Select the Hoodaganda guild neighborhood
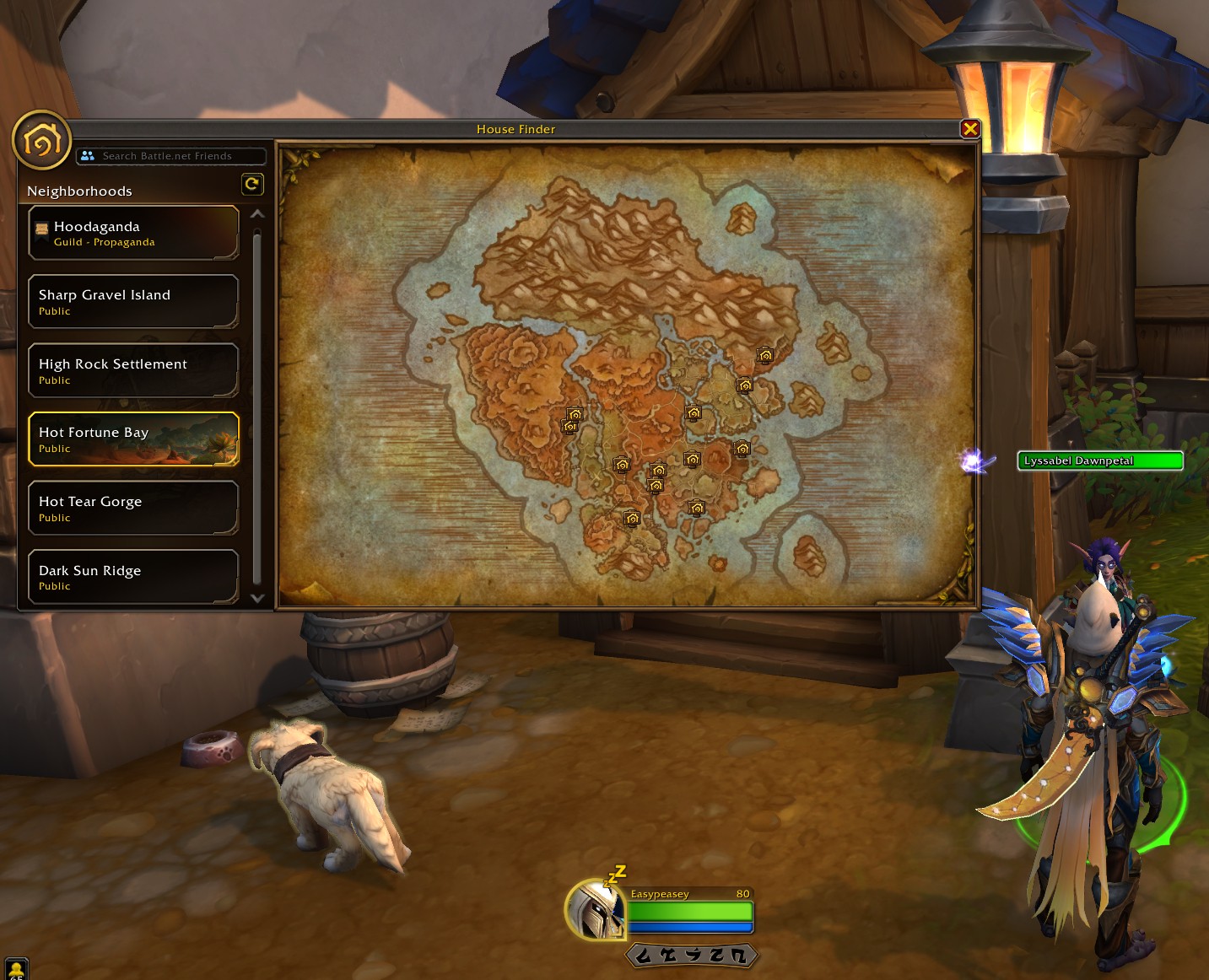Image resolution: width=1209 pixels, height=980 pixels. 133,233
